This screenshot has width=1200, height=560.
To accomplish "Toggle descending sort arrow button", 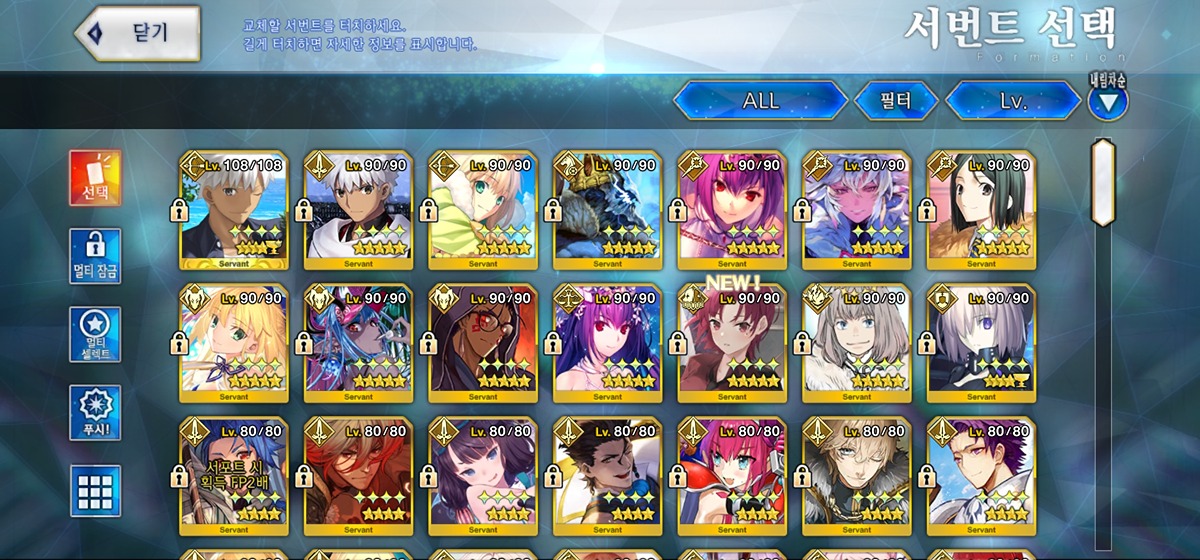I will pyautogui.click(x=1107, y=101).
